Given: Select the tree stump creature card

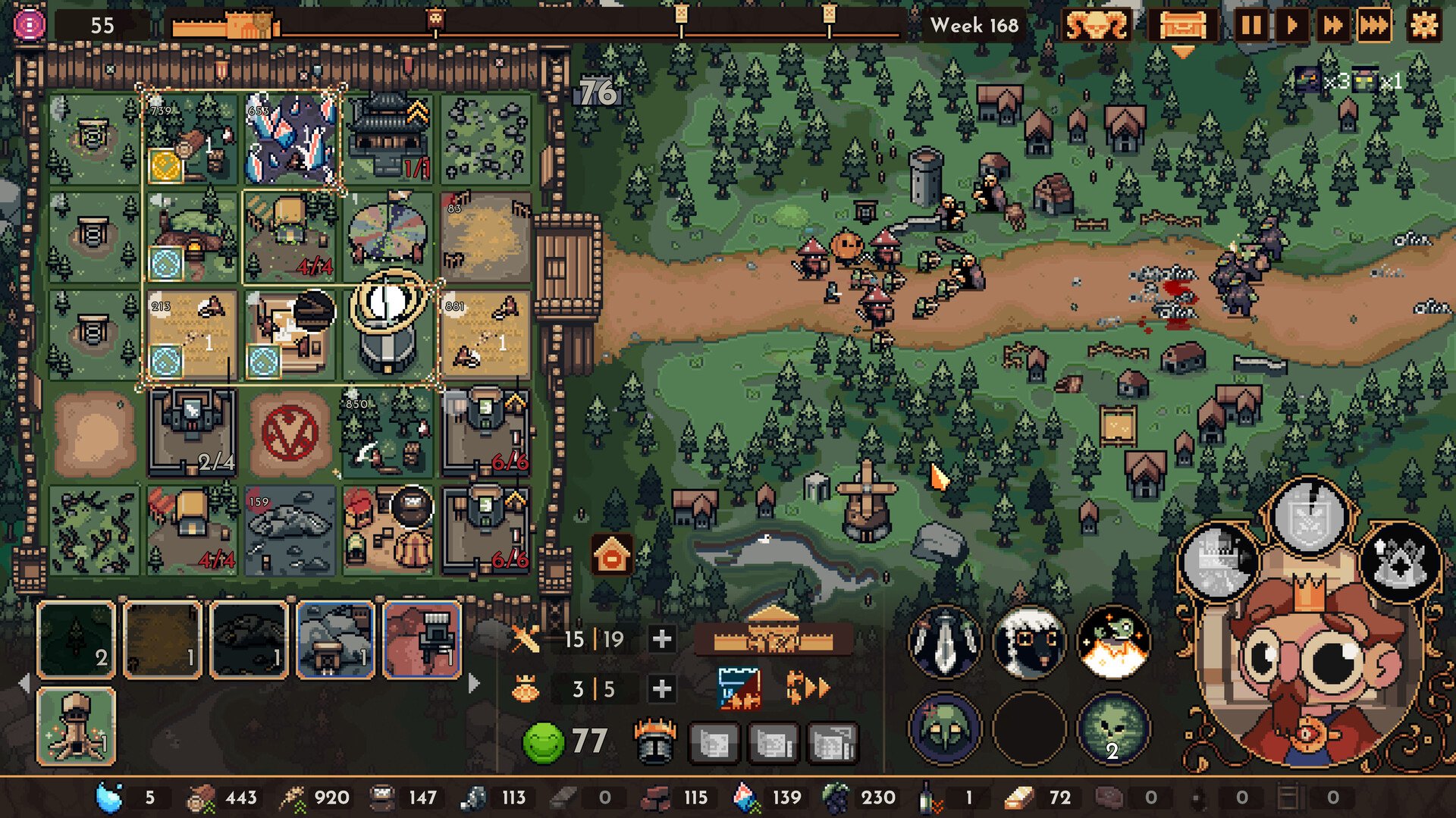Looking at the screenshot, I should click(77, 726).
